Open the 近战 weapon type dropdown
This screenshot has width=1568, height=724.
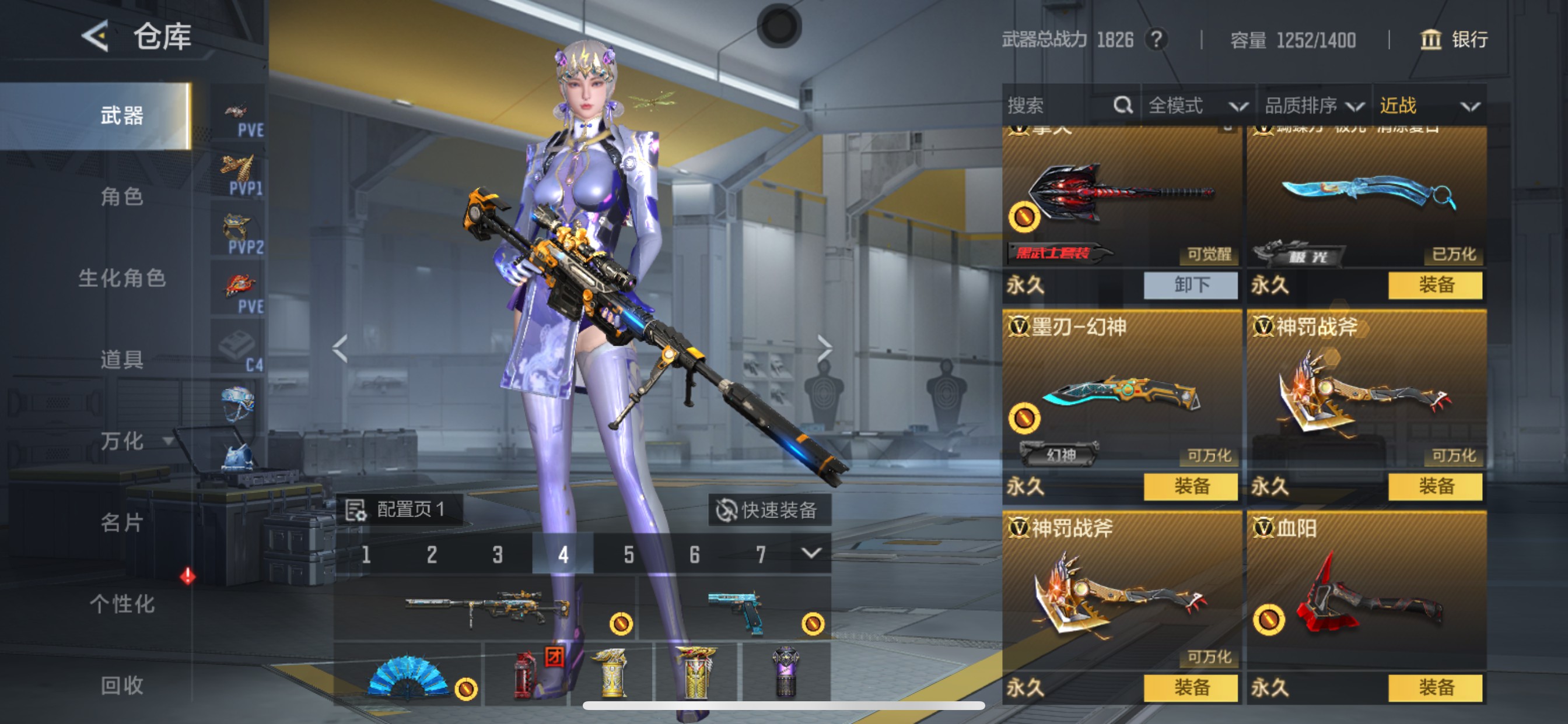click(1428, 106)
